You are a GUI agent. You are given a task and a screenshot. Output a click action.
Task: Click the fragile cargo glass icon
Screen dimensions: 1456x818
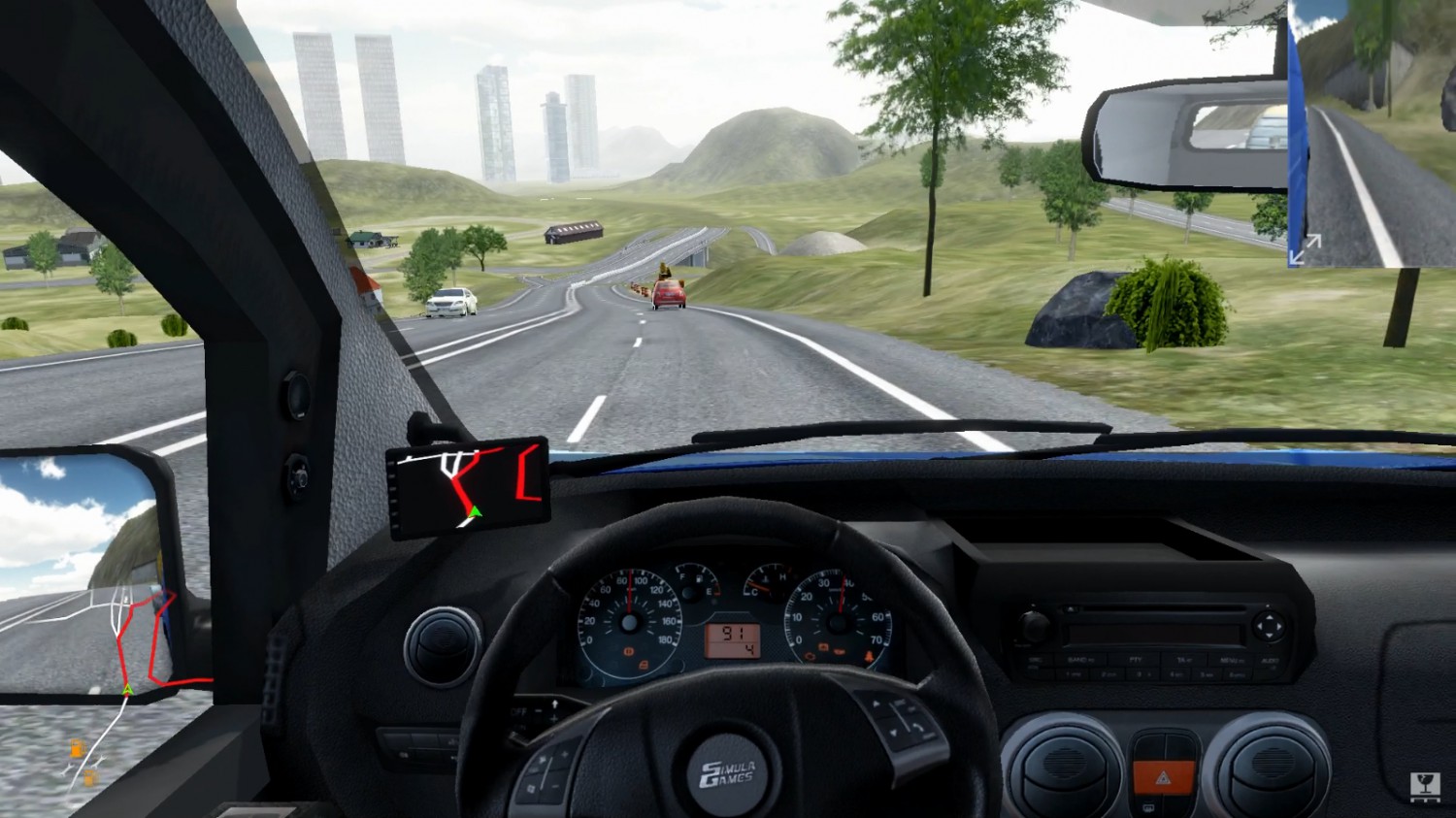[1423, 786]
